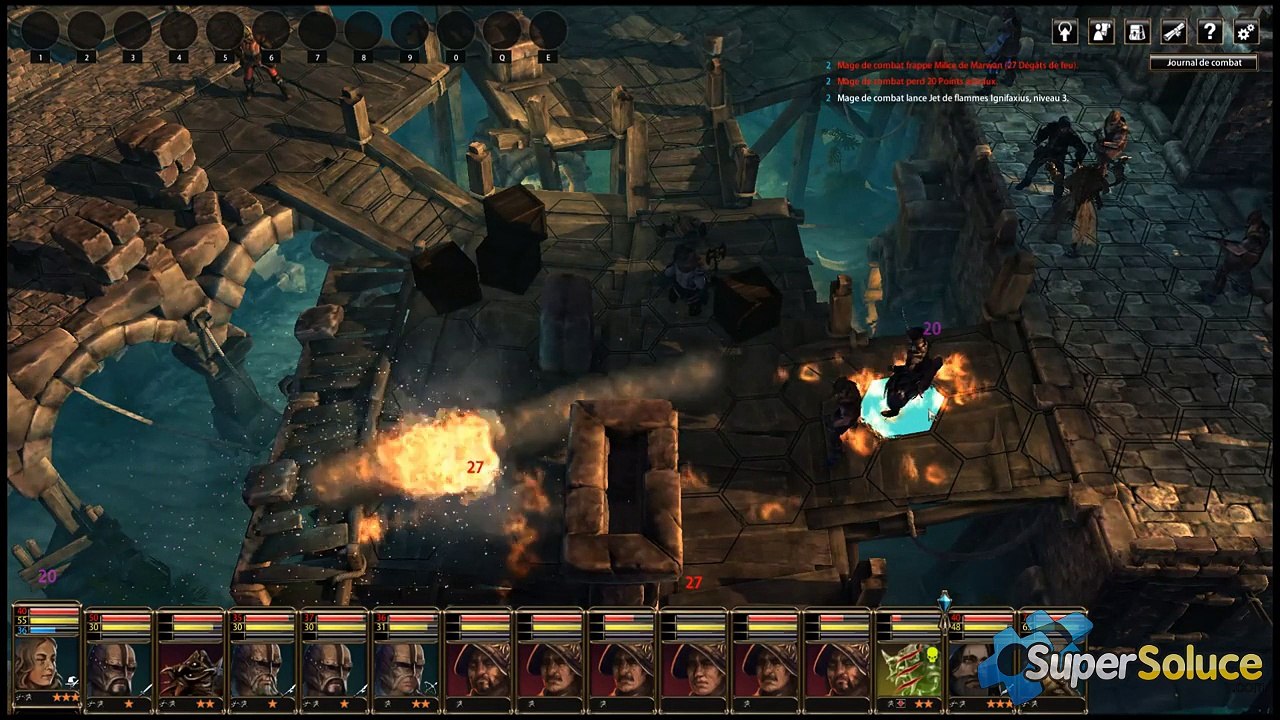The width and height of the screenshot is (1280, 720).
Task: Click the question mark help button
Action: 1209,32
